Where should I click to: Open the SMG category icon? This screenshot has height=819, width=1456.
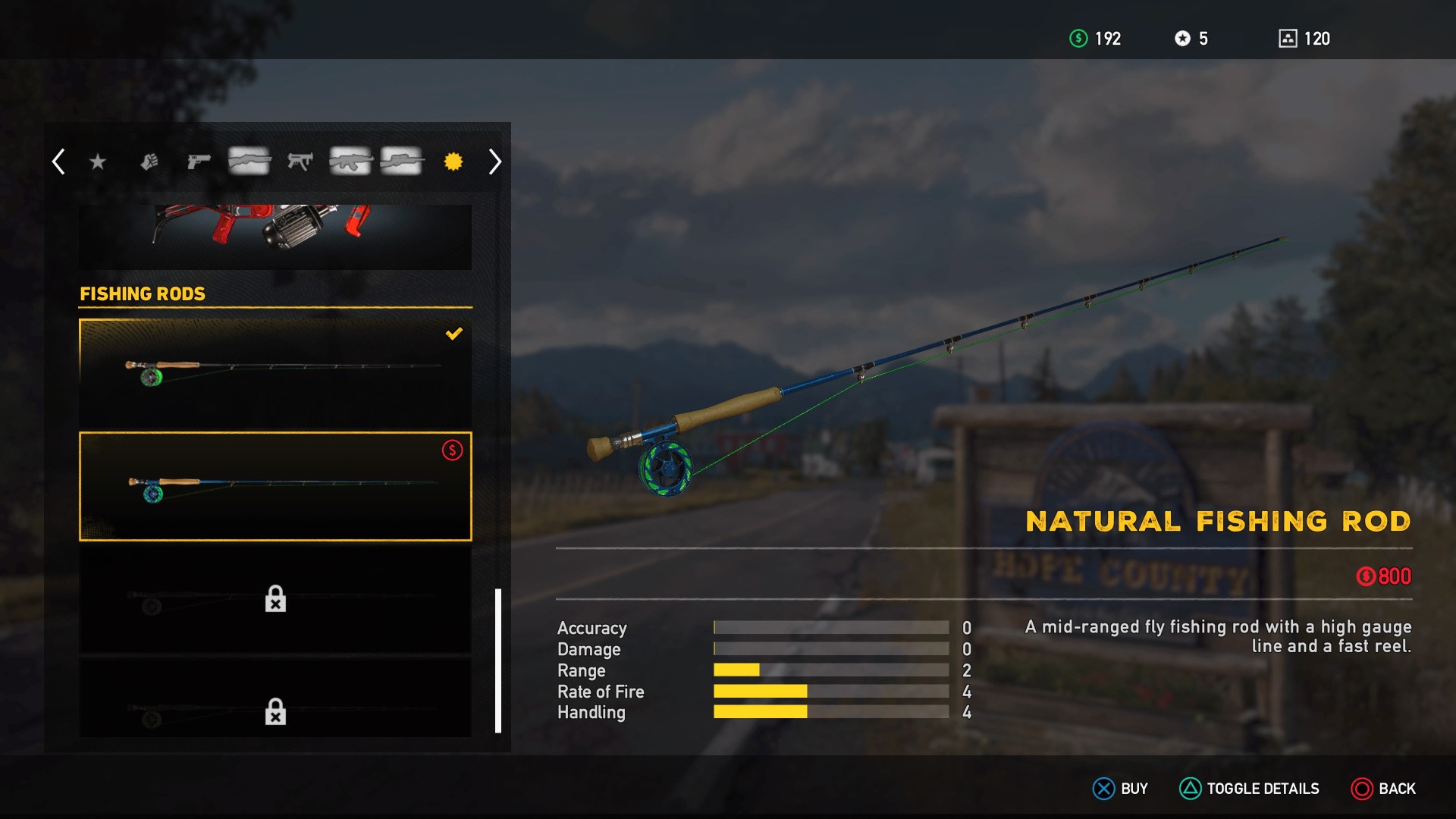click(301, 162)
